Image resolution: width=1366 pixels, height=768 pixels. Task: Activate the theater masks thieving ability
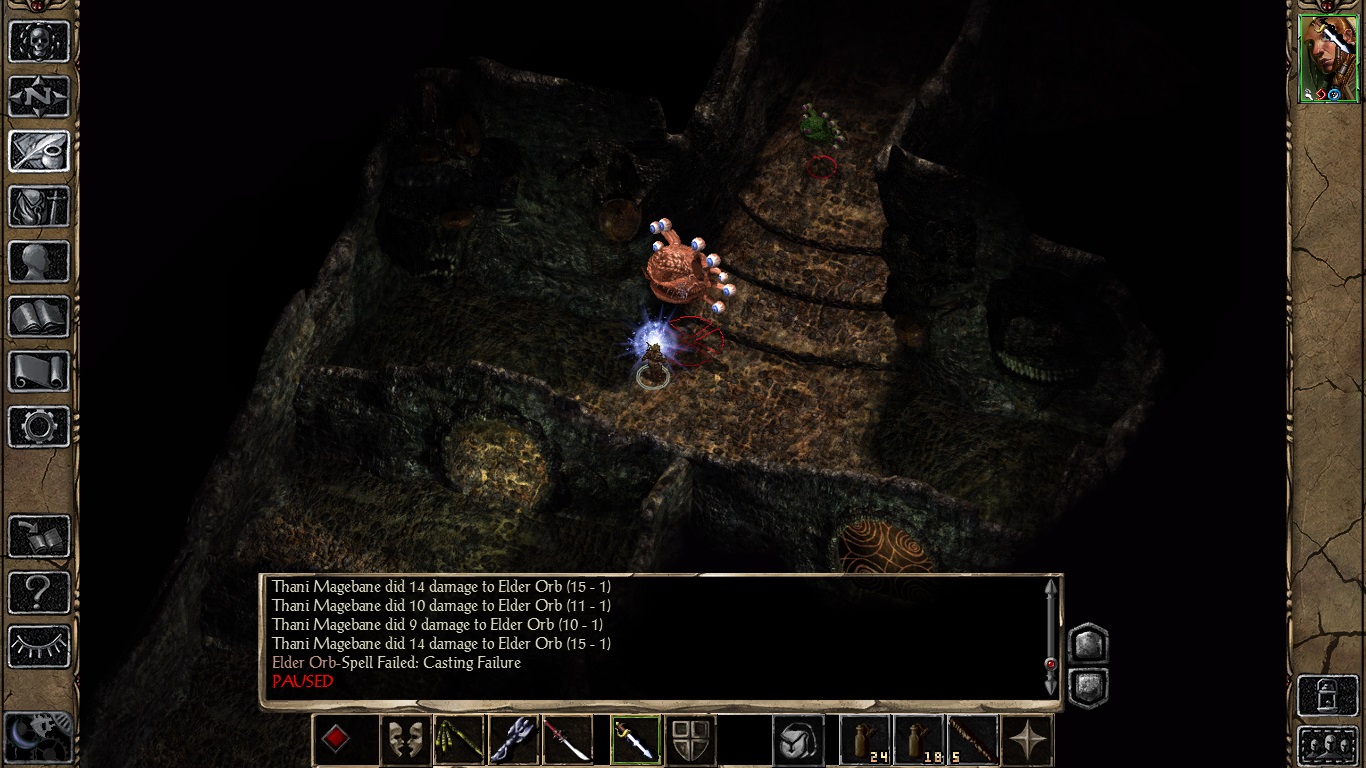(x=405, y=740)
